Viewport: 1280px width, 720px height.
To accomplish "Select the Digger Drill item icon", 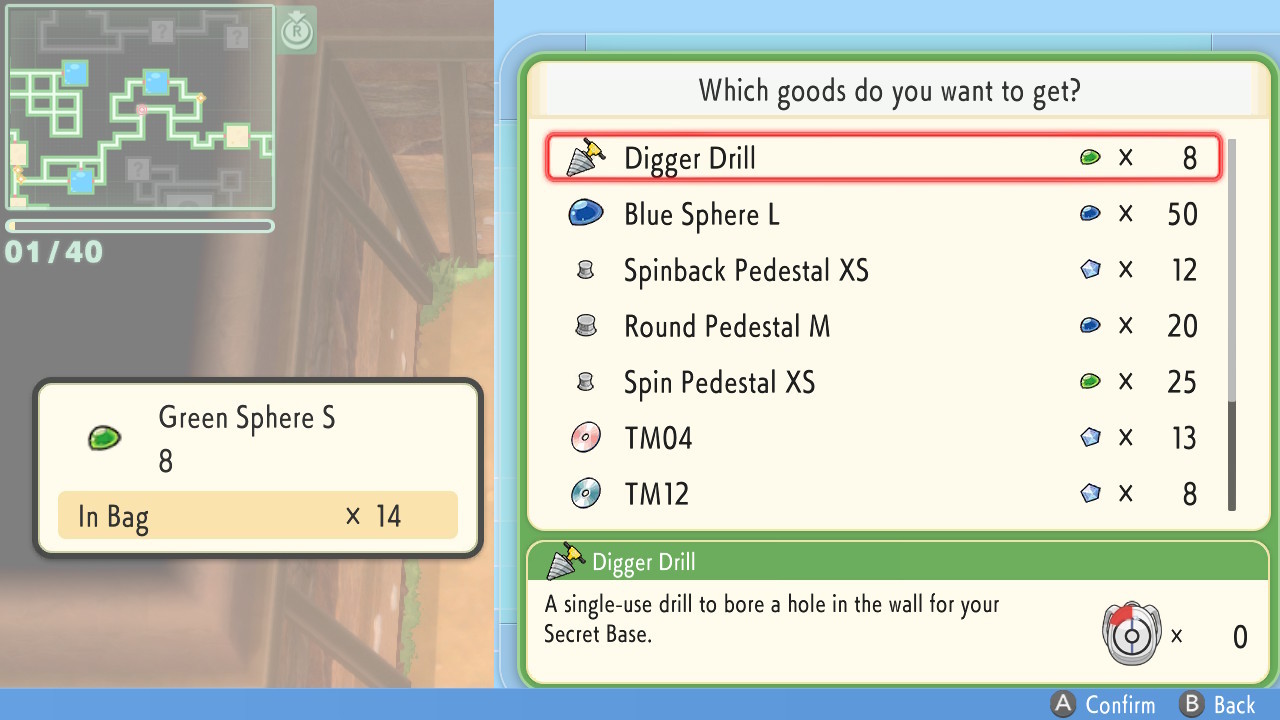I will [x=585, y=156].
